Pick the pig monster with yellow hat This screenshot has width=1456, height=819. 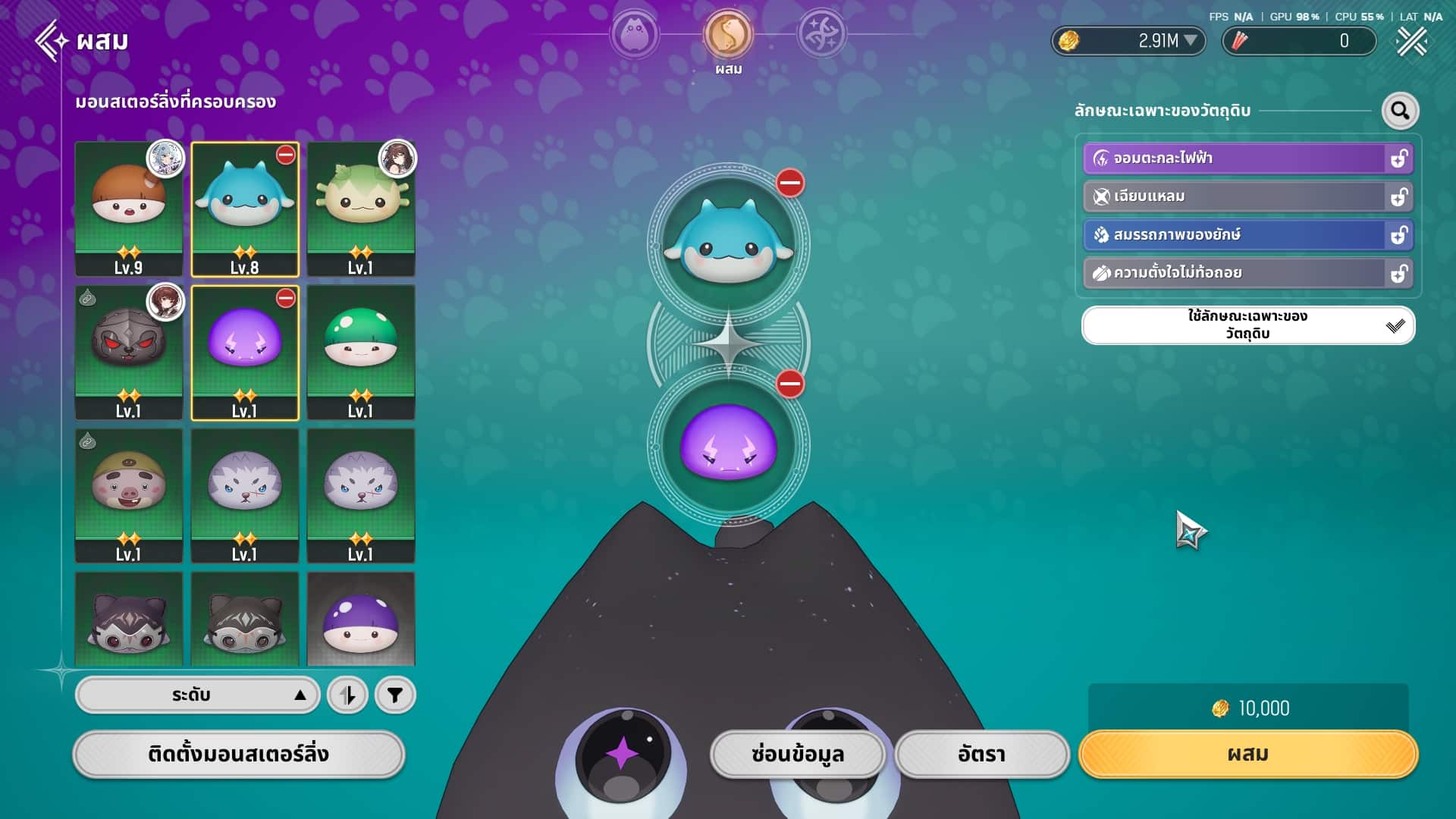click(128, 495)
